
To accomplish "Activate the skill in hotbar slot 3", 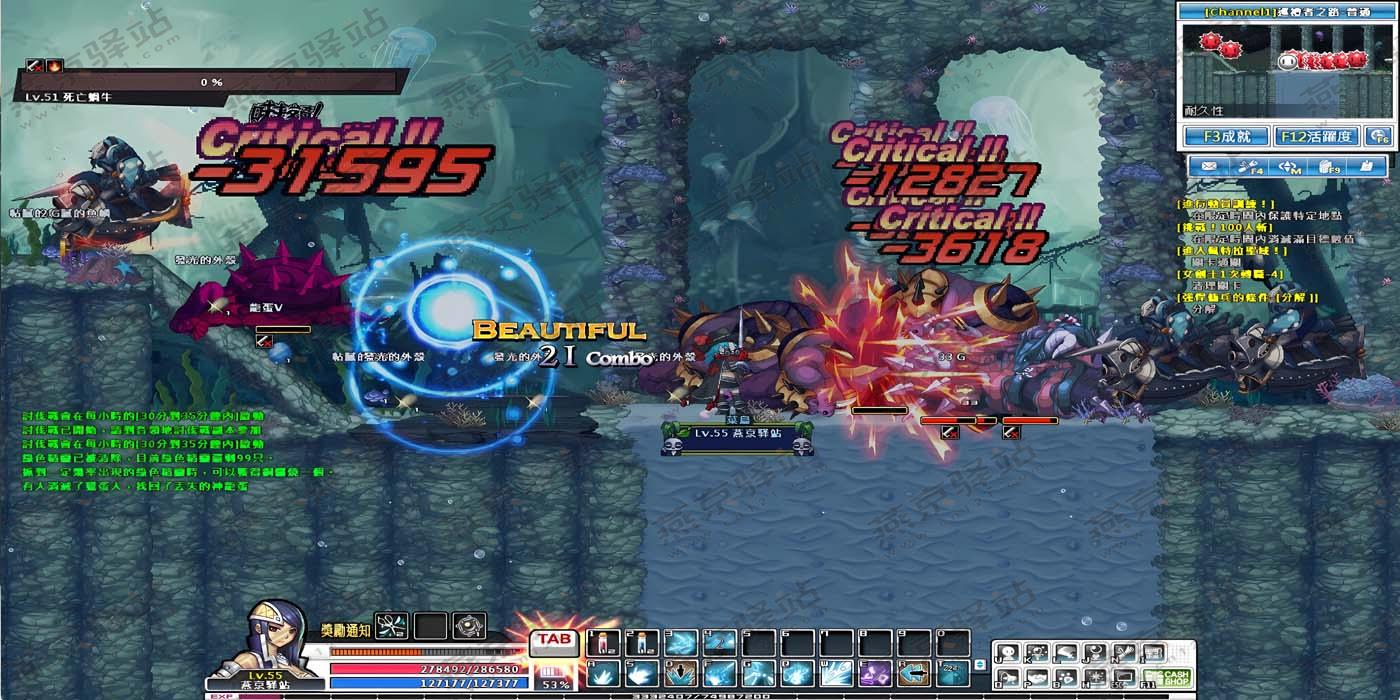I will [680, 643].
